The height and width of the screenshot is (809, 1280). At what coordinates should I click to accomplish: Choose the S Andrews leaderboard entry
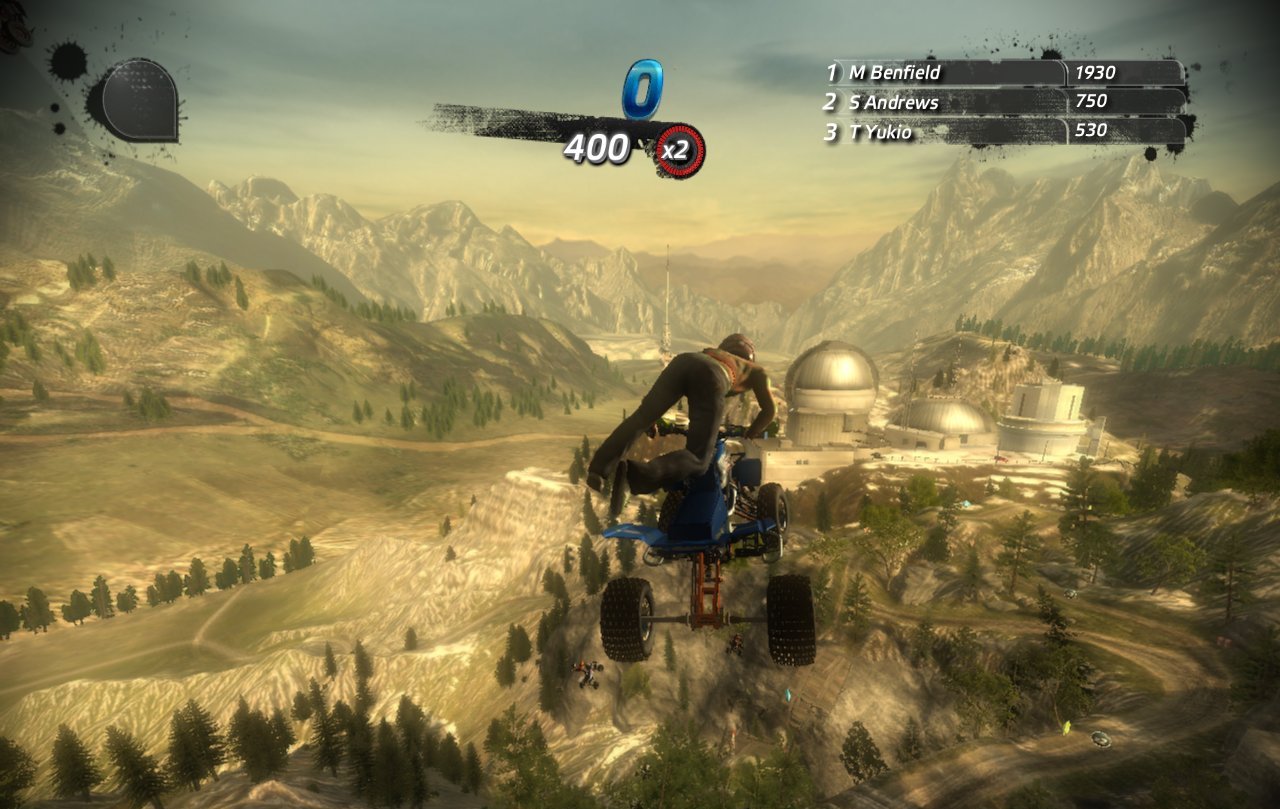pyautogui.click(x=1003, y=101)
